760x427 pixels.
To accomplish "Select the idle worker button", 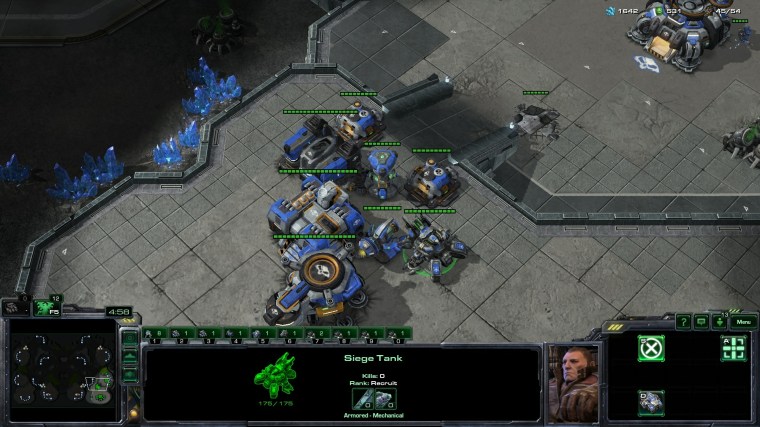I will tap(16, 307).
